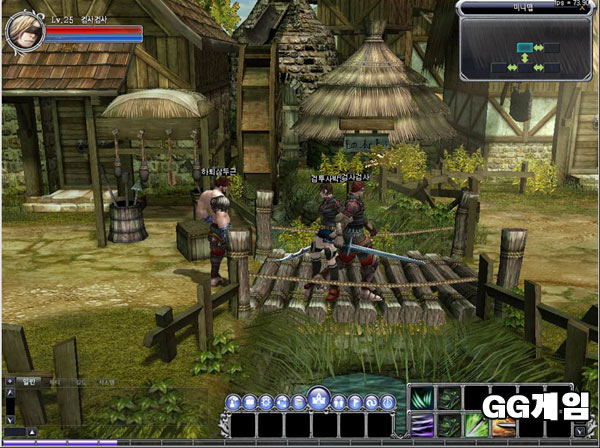This screenshot has height=448, width=600.
Task: Select the highlighted cyan room on the minimap
Action: click(x=524, y=47)
